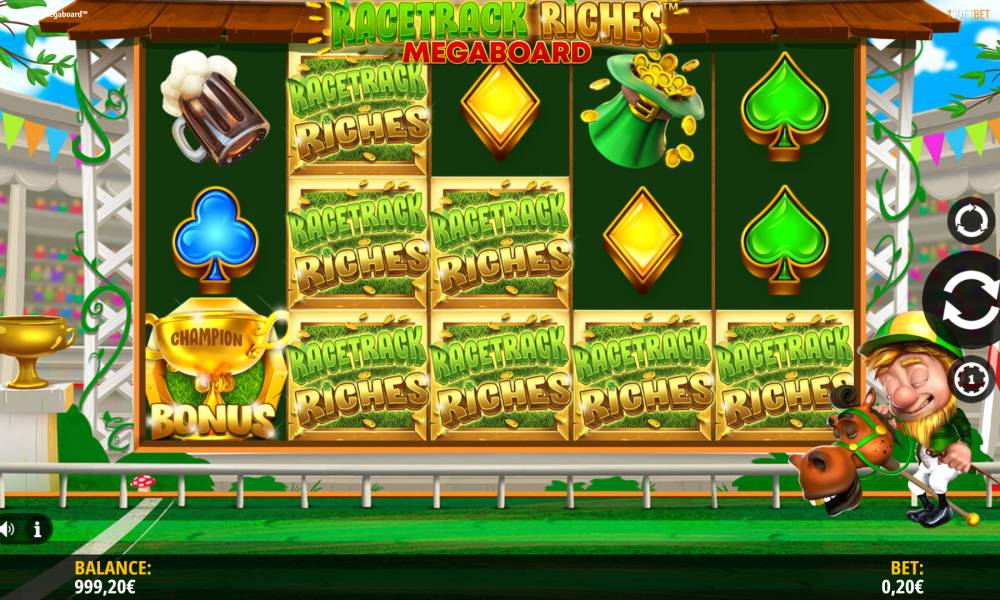1000x600 pixels.
Task: Open the bet chip selector
Action: click(969, 378)
